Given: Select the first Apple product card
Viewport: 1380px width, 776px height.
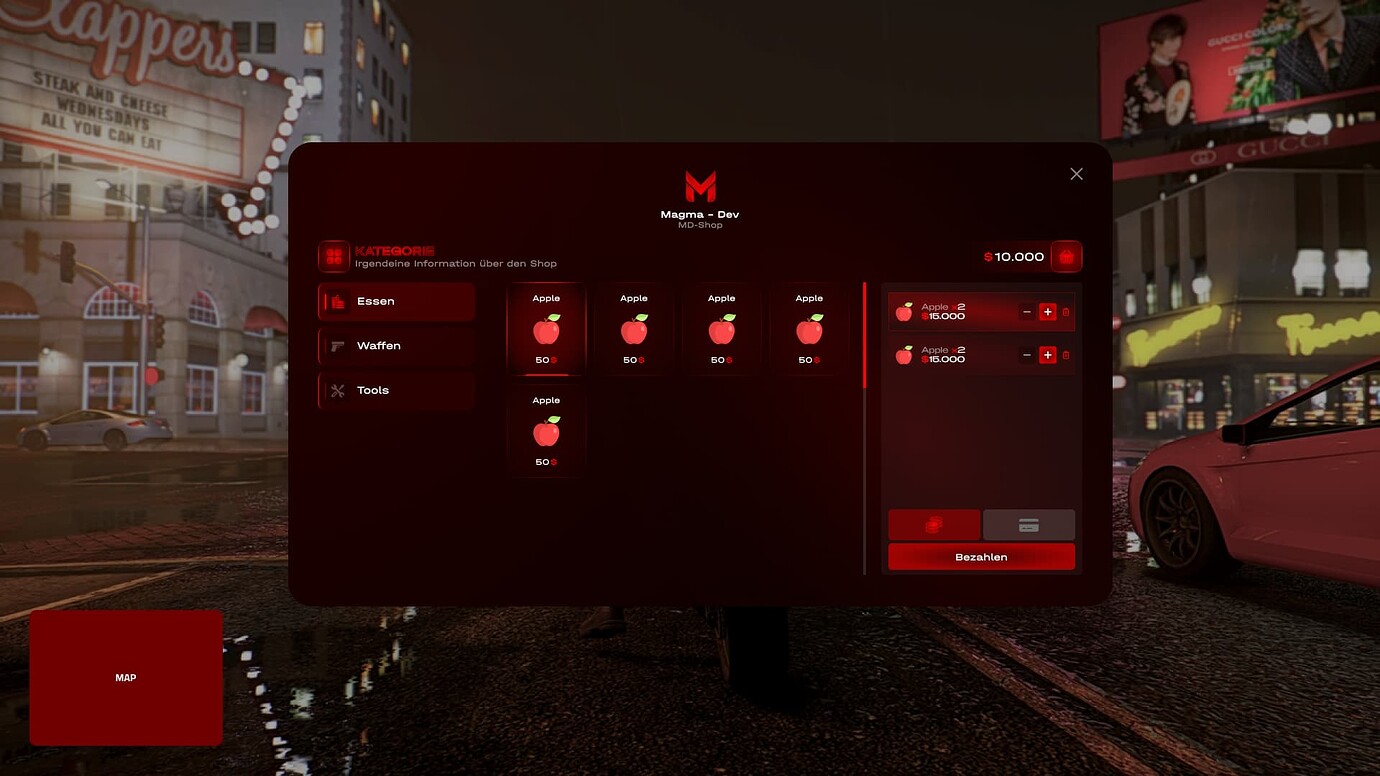Looking at the screenshot, I should [545, 328].
